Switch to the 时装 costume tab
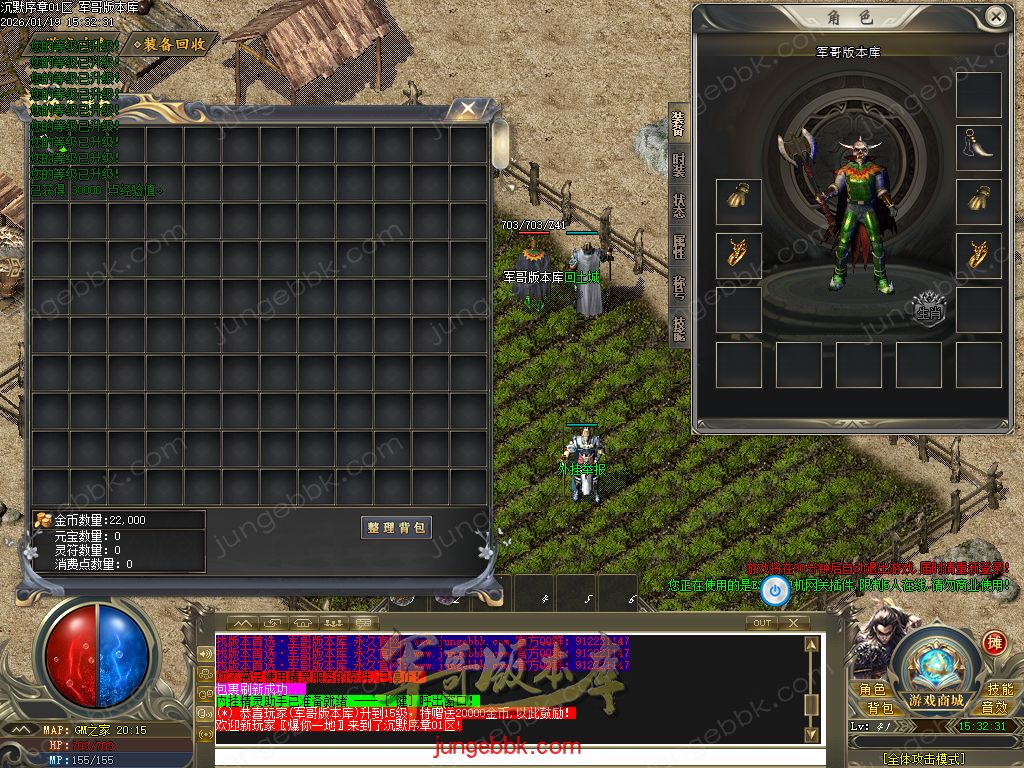1024x768 pixels. click(679, 166)
